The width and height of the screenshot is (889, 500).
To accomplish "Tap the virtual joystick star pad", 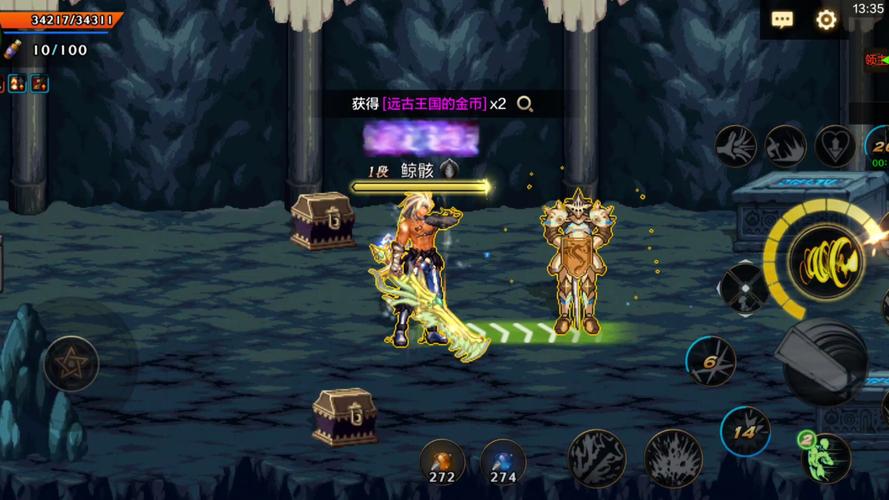I will (x=71, y=363).
